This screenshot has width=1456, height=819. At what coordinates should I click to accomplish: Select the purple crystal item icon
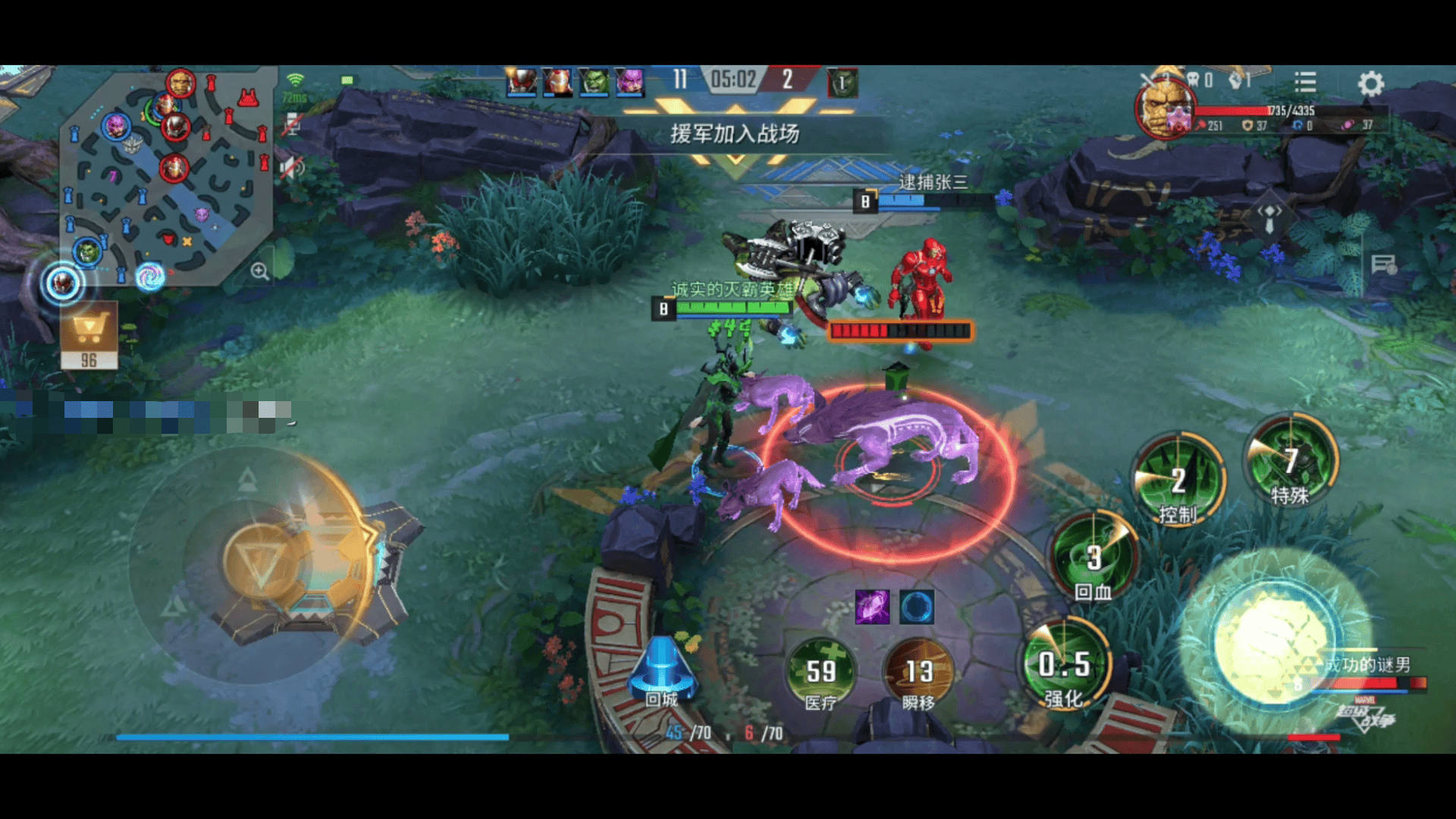click(872, 607)
